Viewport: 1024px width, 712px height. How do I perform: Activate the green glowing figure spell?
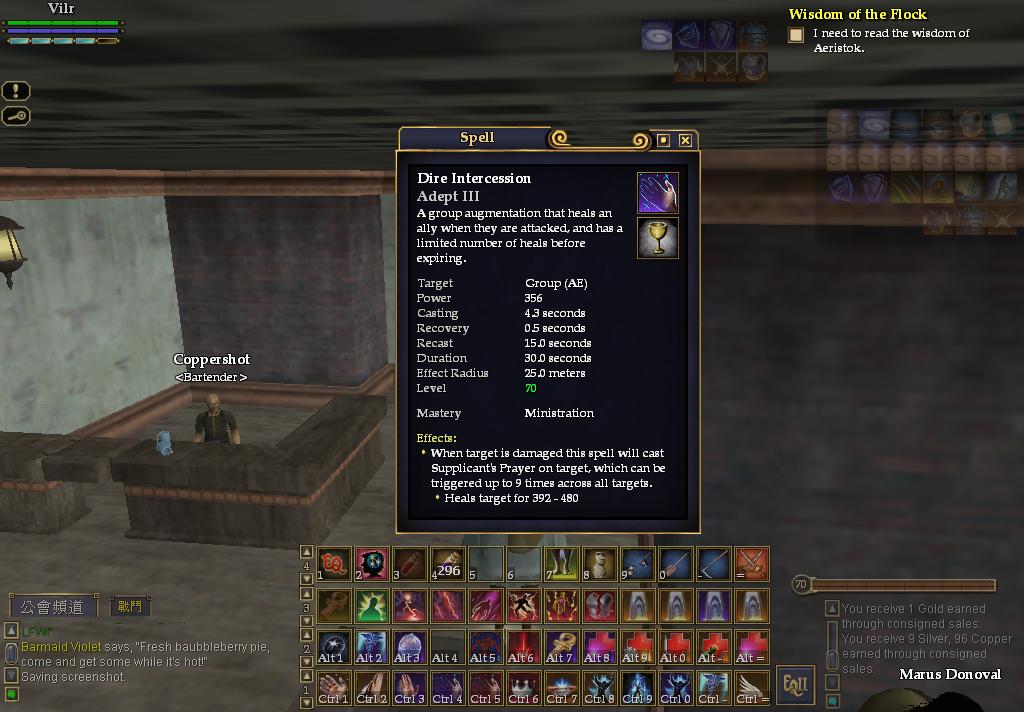tap(371, 606)
